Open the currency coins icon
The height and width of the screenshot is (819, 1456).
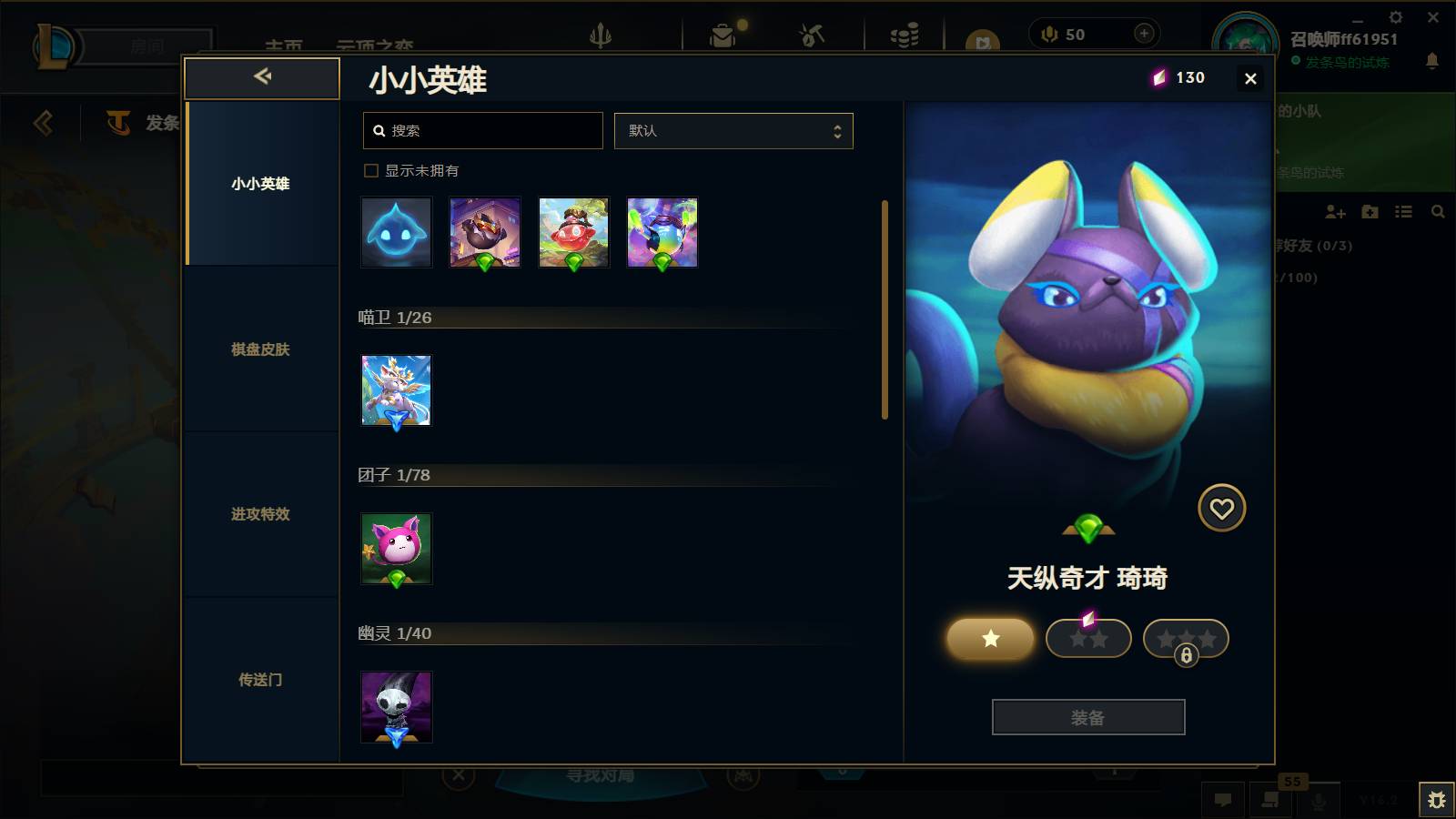902,36
